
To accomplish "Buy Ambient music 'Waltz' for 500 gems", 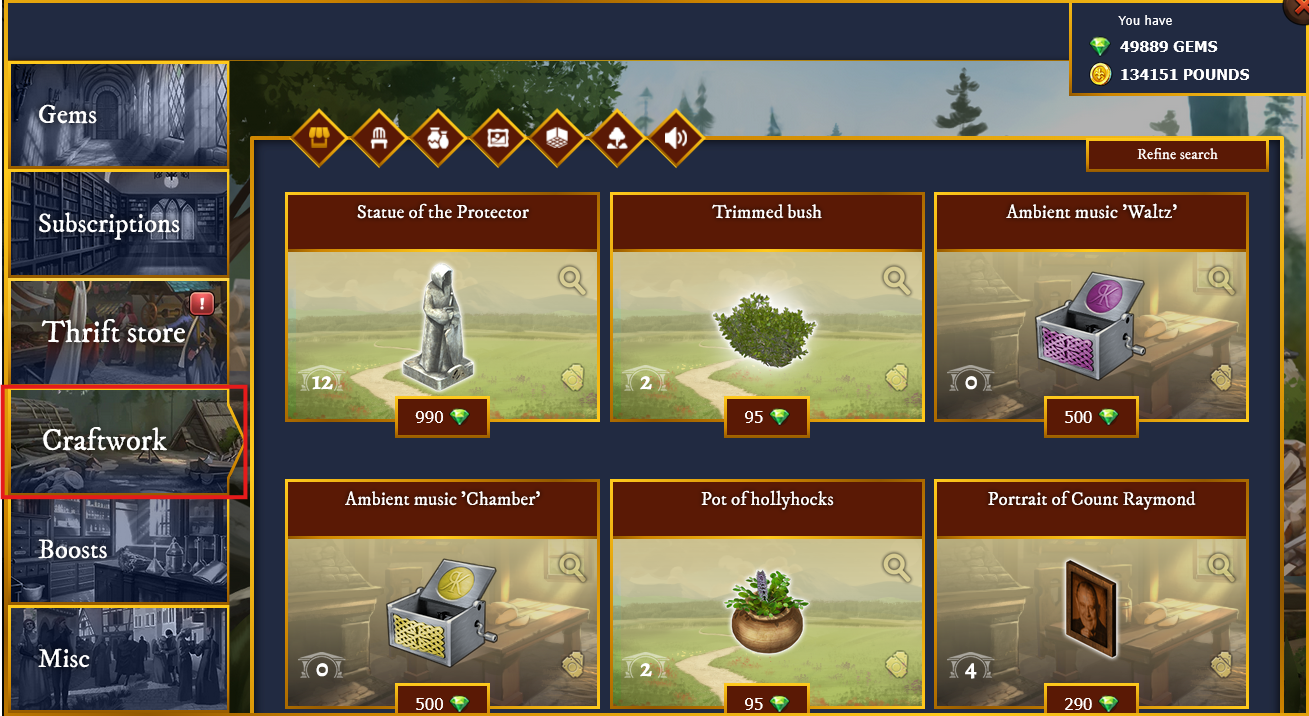I will 1091,417.
